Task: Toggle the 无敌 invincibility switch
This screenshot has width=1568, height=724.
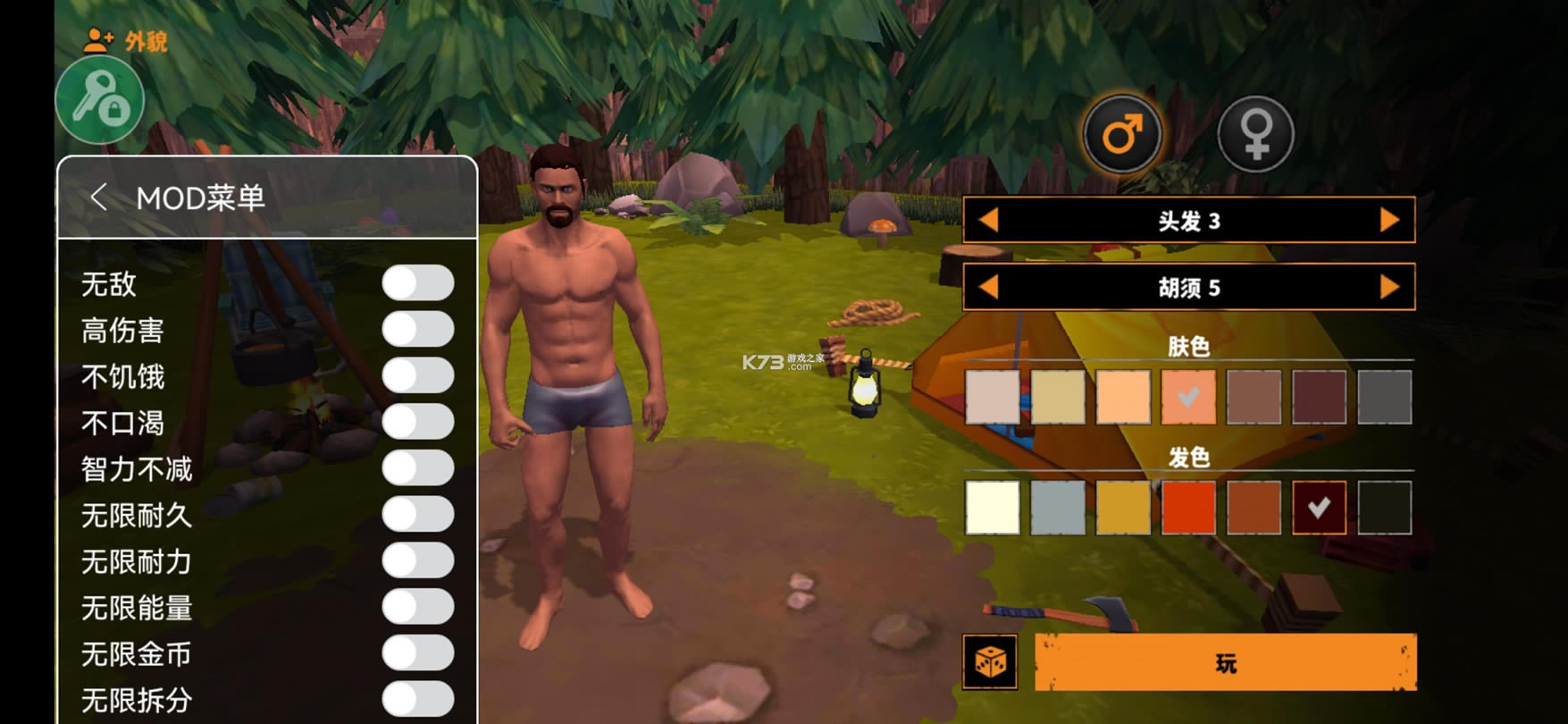Action: 417,283
